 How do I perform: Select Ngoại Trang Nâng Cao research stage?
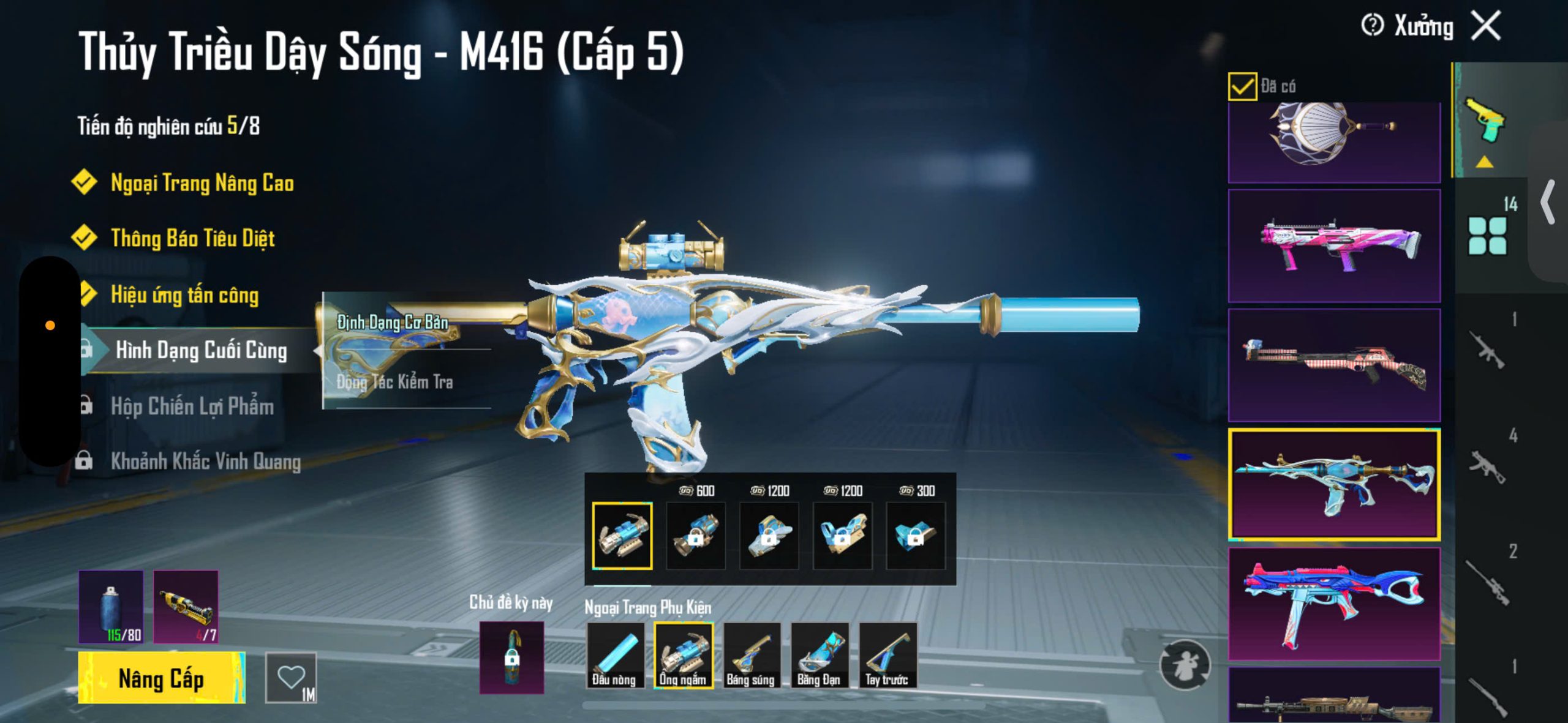point(202,183)
